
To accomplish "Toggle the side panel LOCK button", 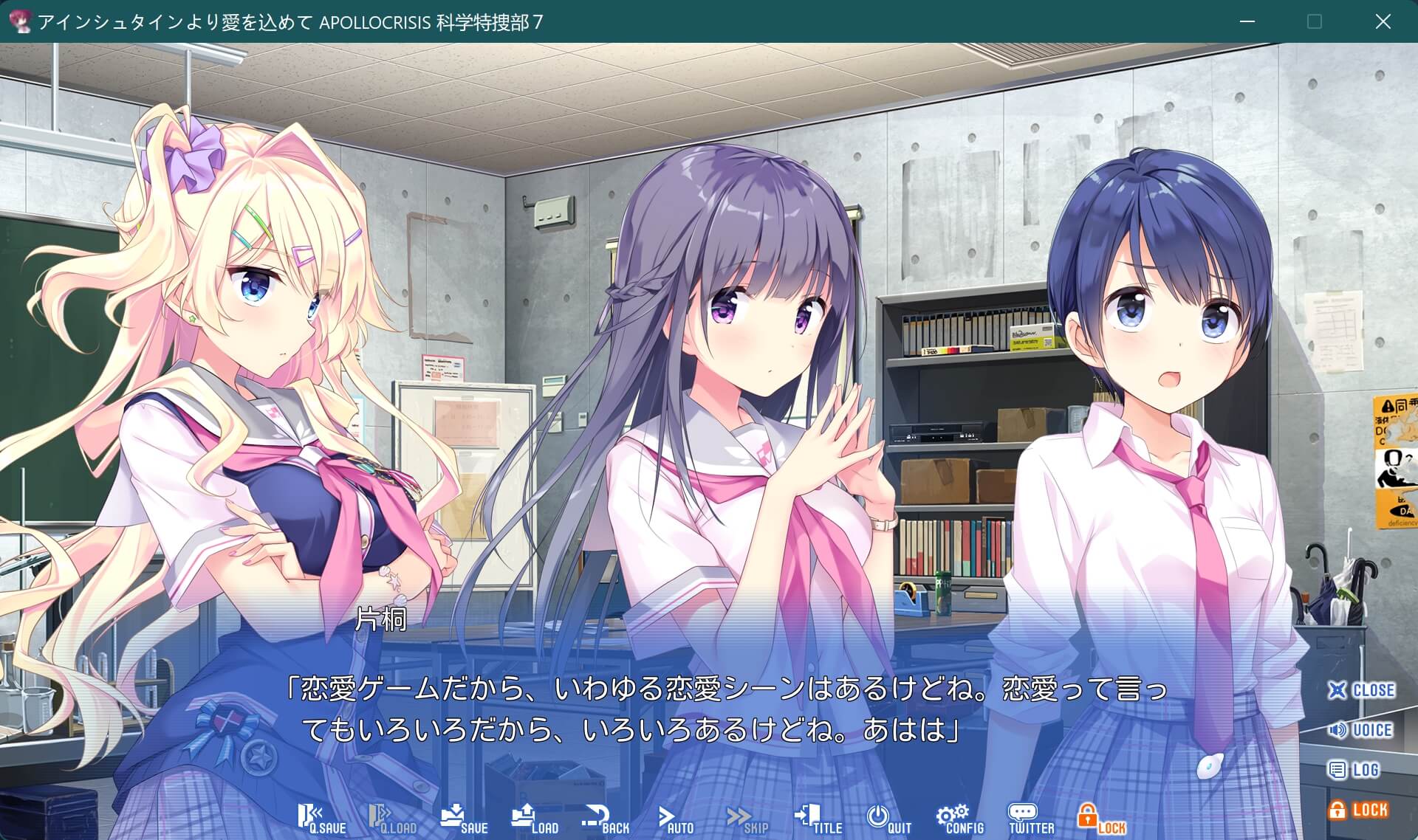I will coord(1359,810).
